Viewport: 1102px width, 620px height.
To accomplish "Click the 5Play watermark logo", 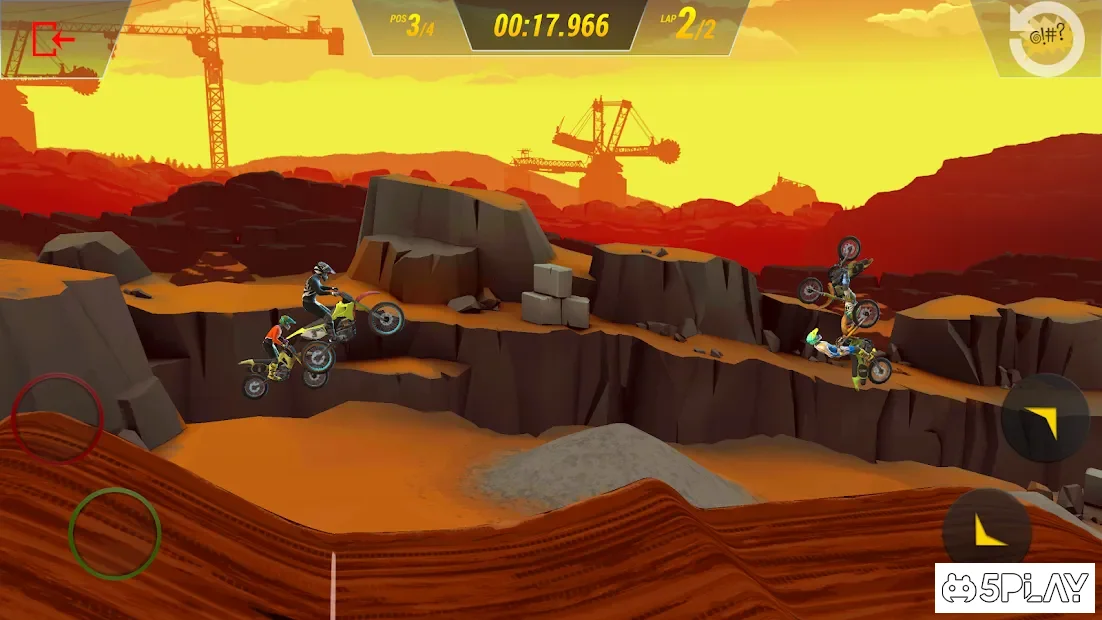I will (x=1015, y=588).
